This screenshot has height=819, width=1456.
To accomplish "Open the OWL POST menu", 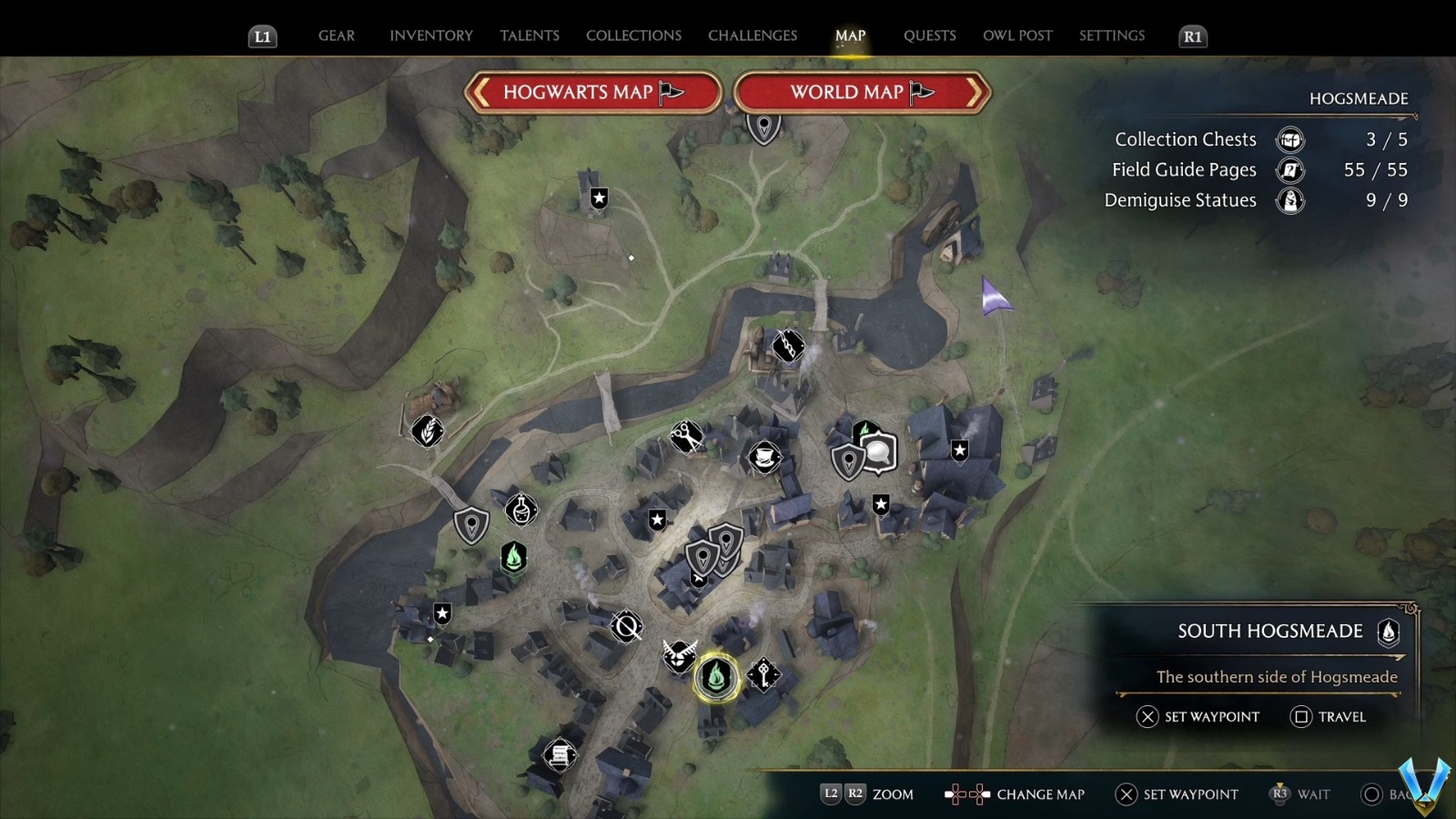I will coord(1017,35).
